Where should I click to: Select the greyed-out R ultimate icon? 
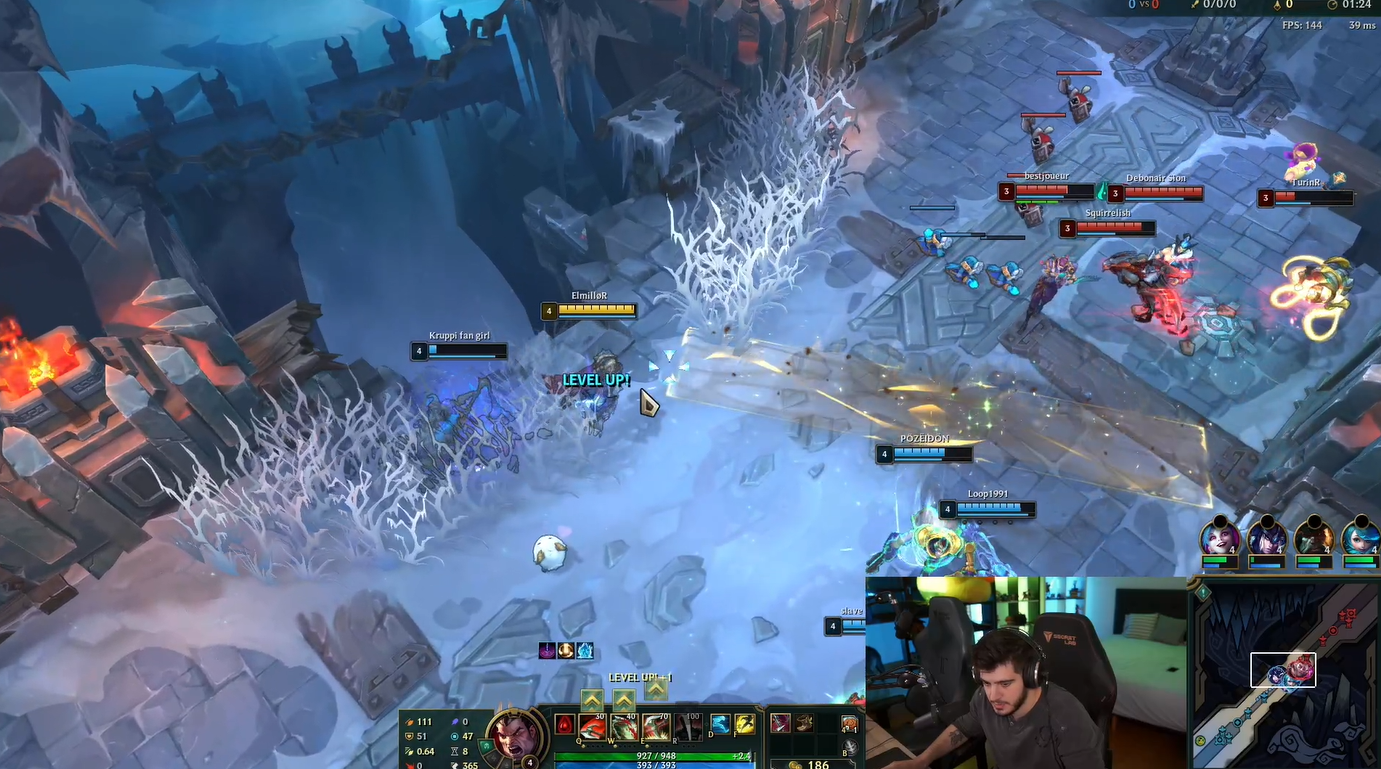[x=687, y=726]
